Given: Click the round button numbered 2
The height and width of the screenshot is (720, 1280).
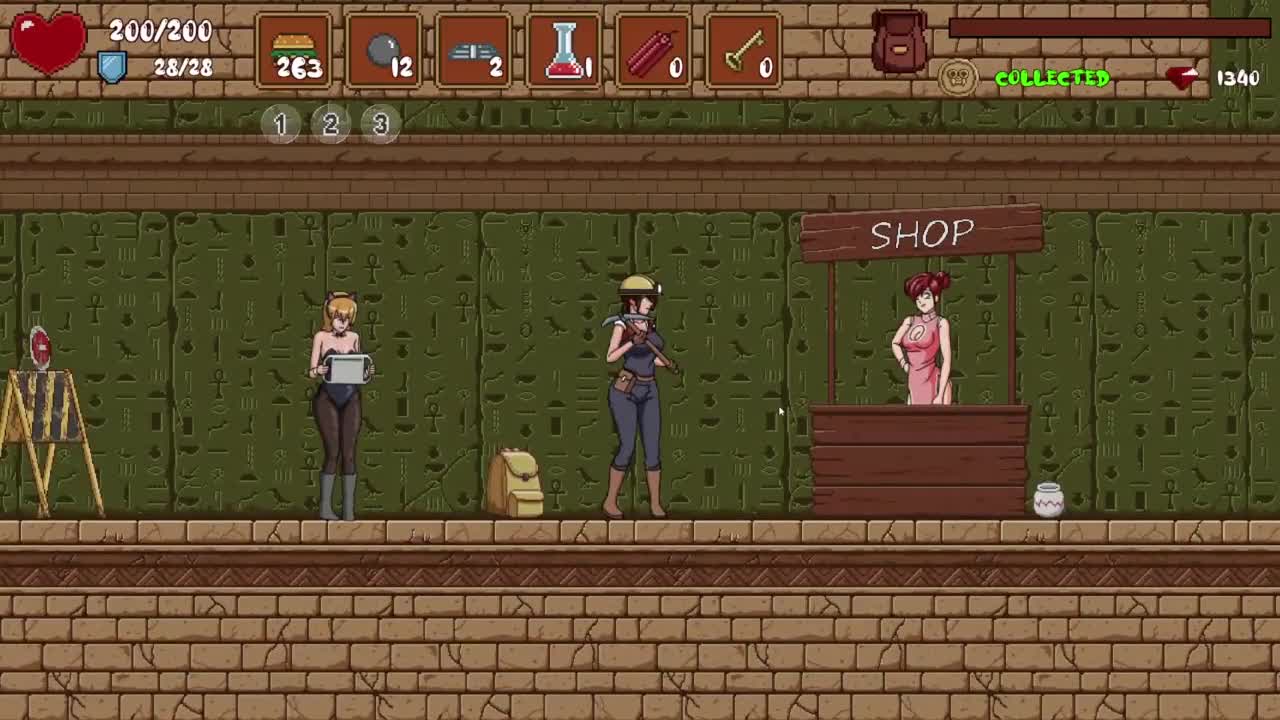Looking at the screenshot, I should pyautogui.click(x=331, y=124).
